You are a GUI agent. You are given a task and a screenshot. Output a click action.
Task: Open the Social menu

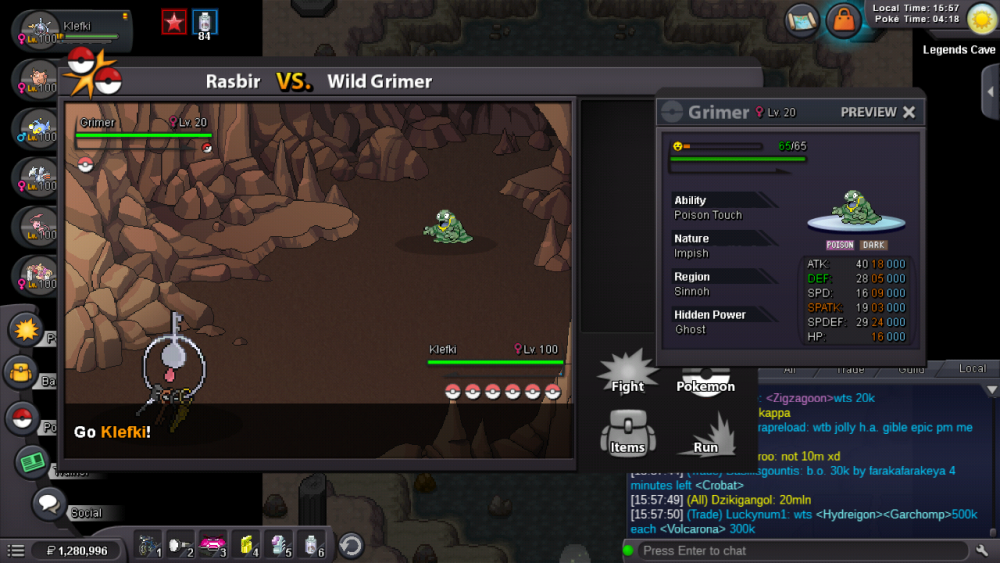point(49,504)
